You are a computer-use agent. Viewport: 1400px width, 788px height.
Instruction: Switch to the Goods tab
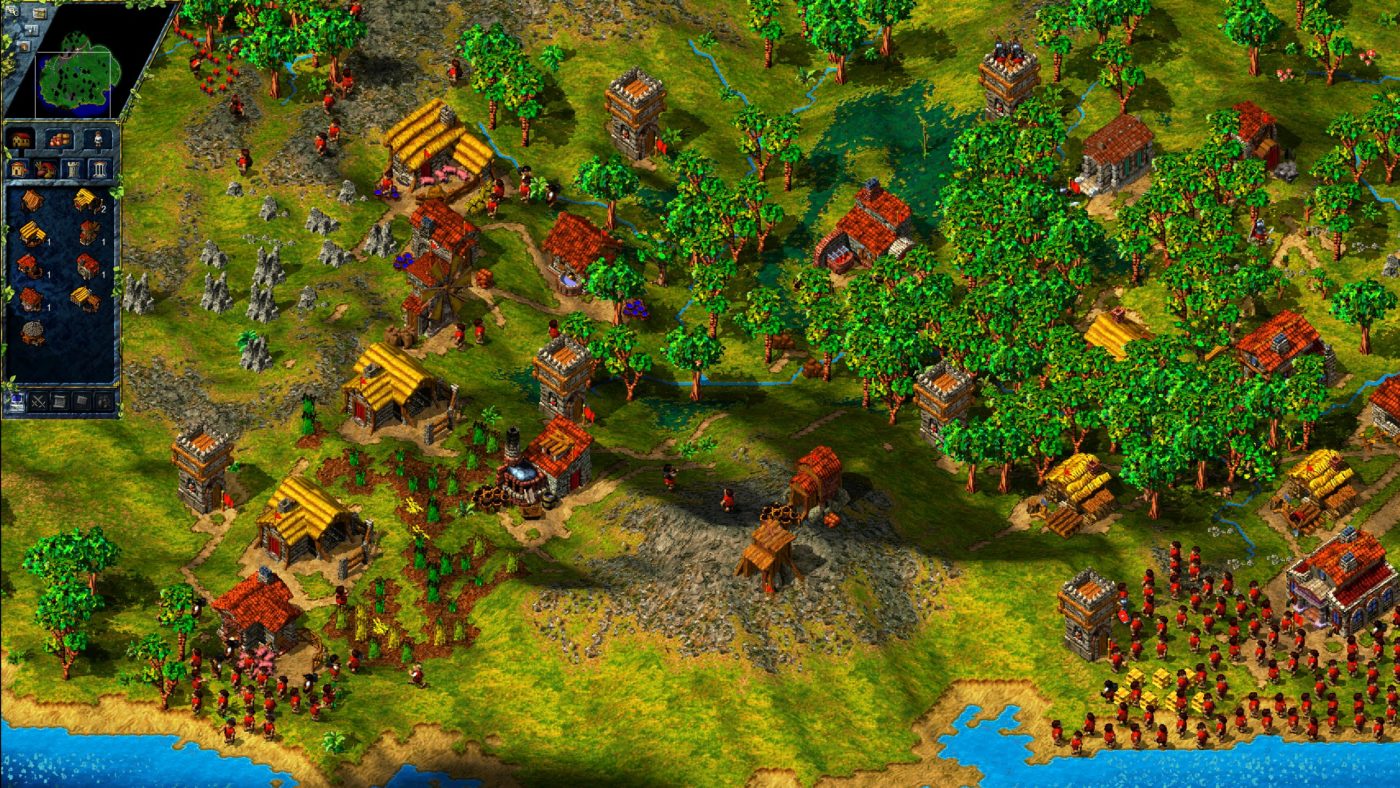pos(60,139)
